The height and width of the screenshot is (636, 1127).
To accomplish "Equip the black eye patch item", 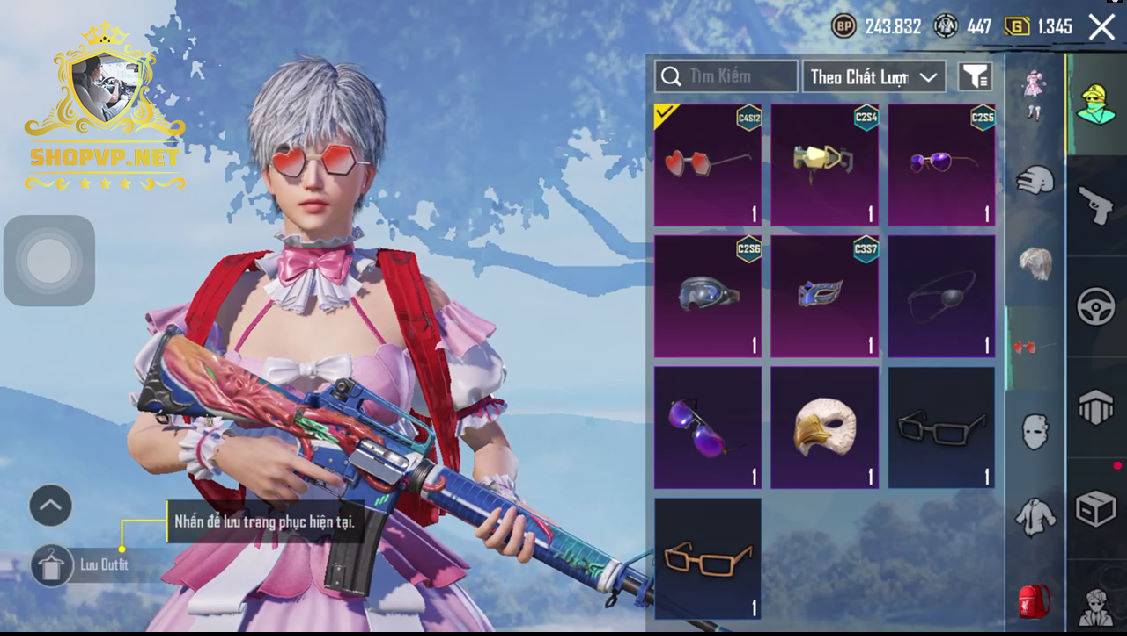I will [941, 295].
